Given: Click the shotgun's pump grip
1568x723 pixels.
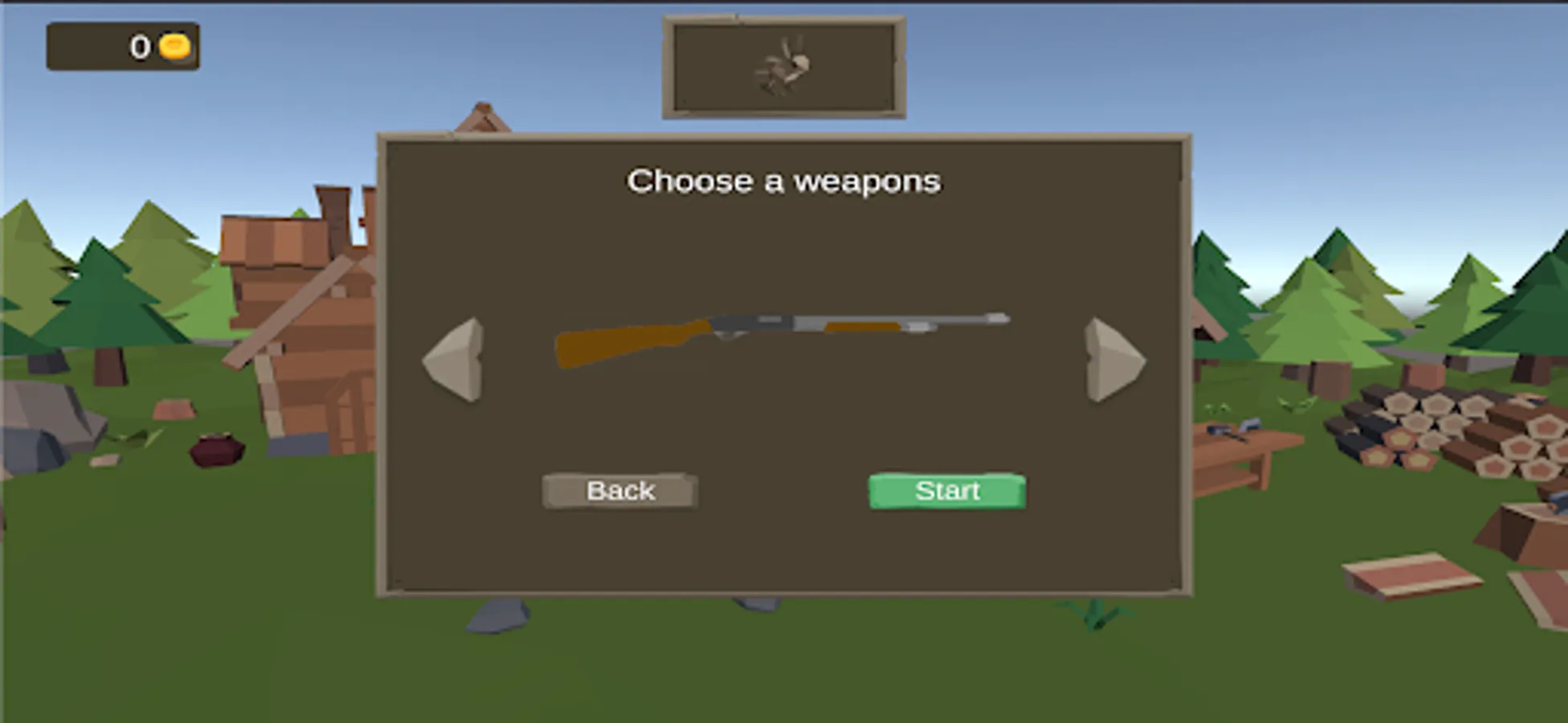Looking at the screenshot, I should 863,328.
